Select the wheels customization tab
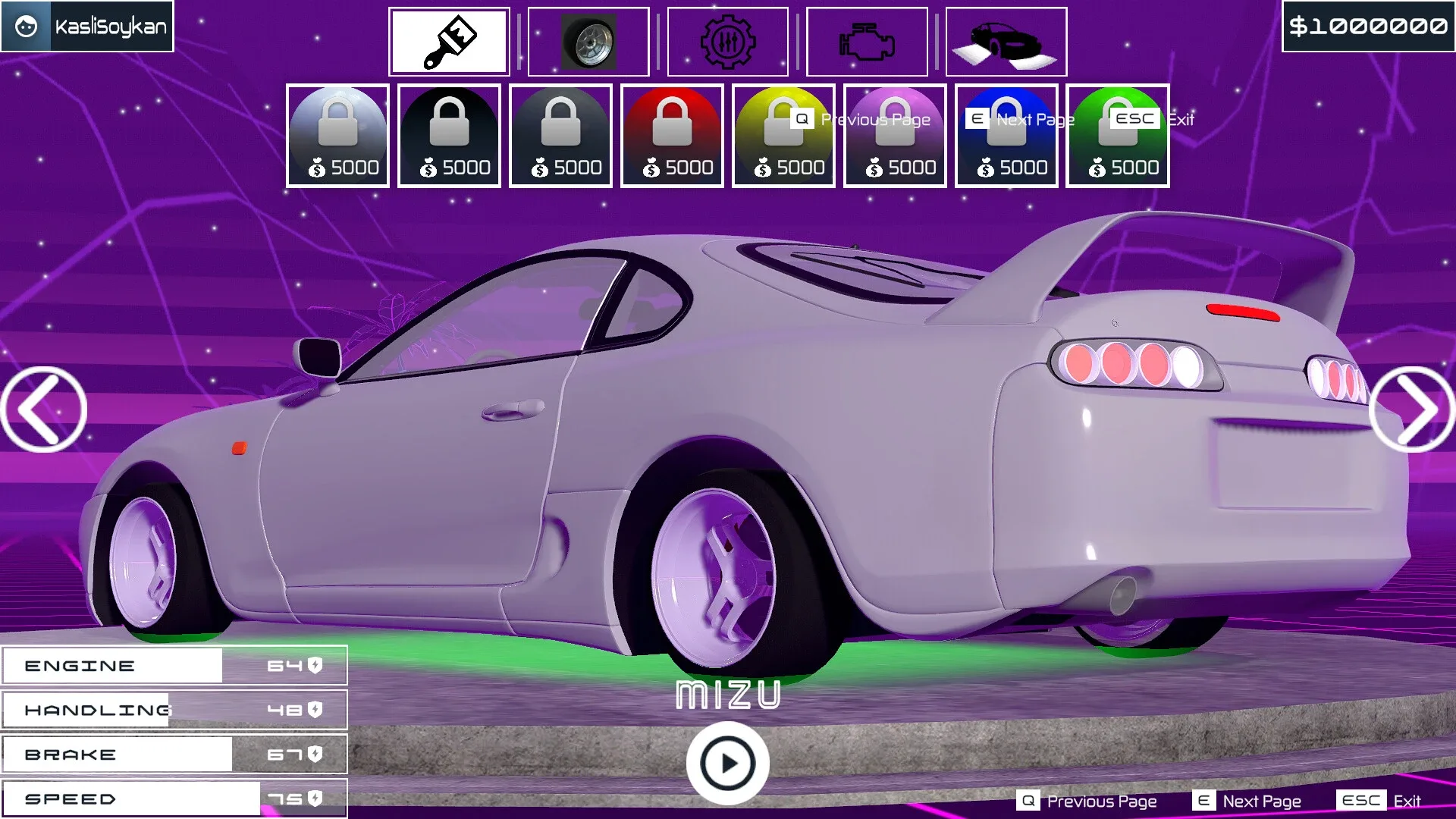The image size is (1456, 819). tap(588, 41)
